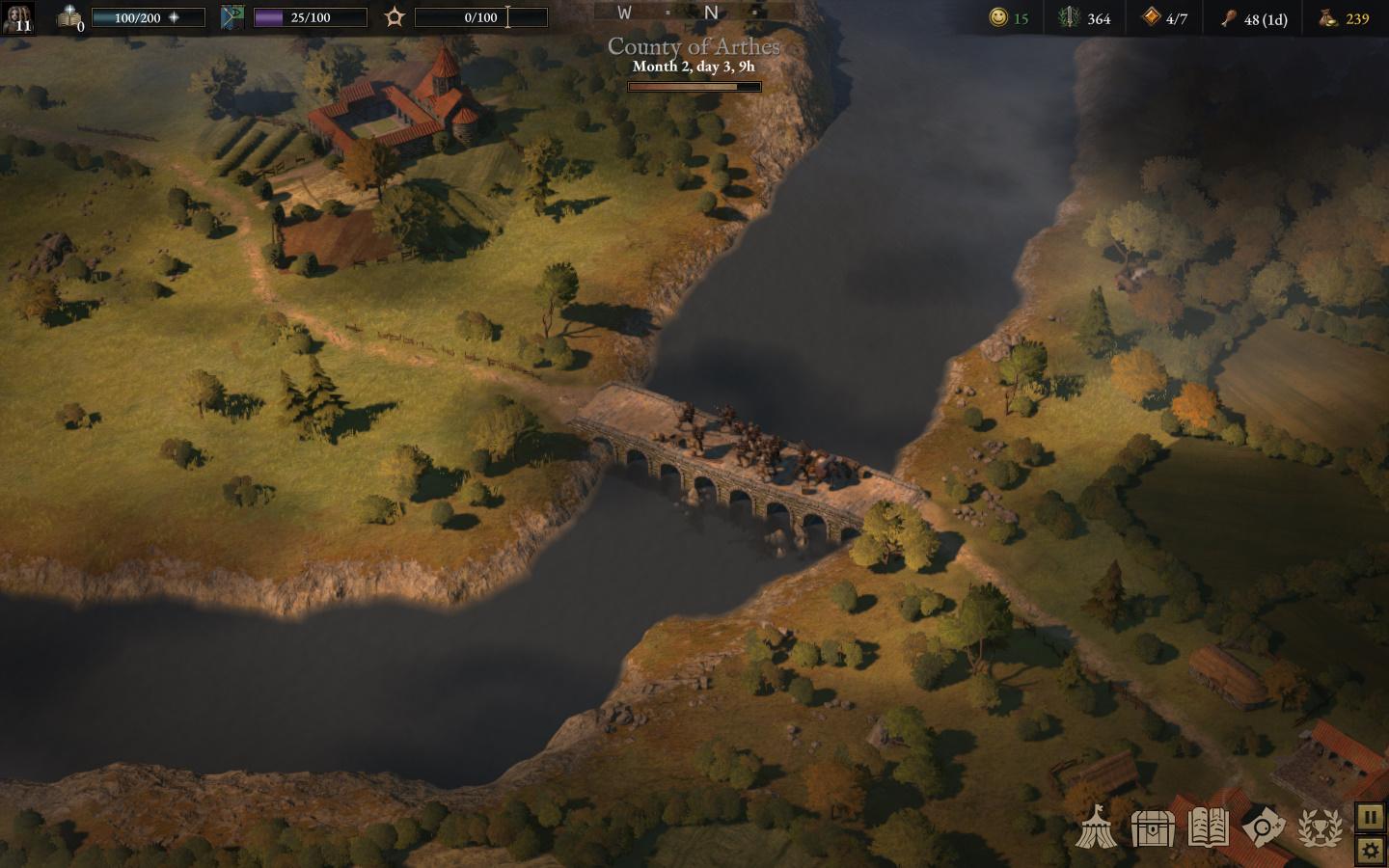
Task: Click the coin pouch gold icon
Action: 1328,17
